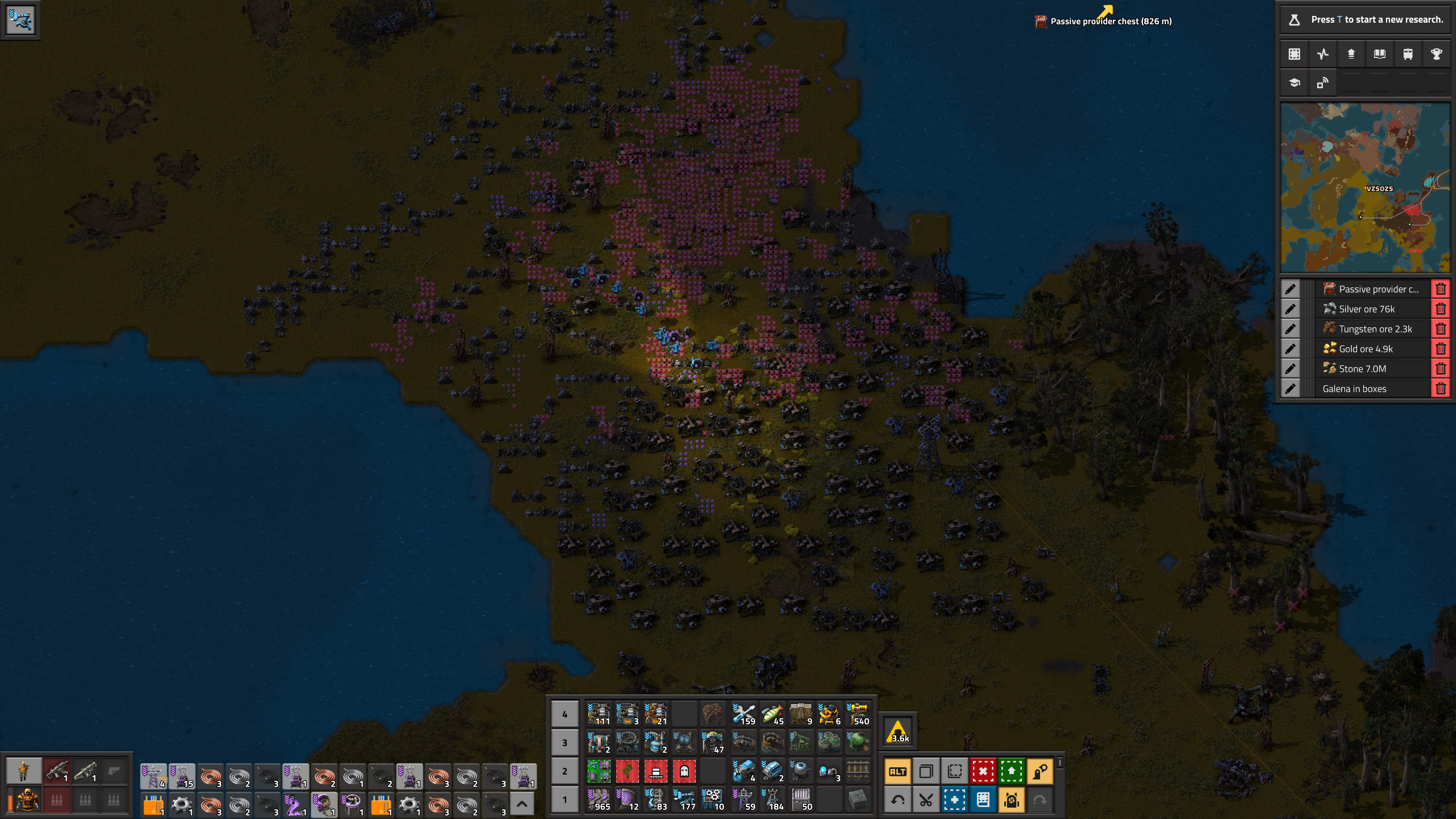Screen dimensions: 1456x819
Task: Select the scissors cut tool
Action: pos(926,800)
